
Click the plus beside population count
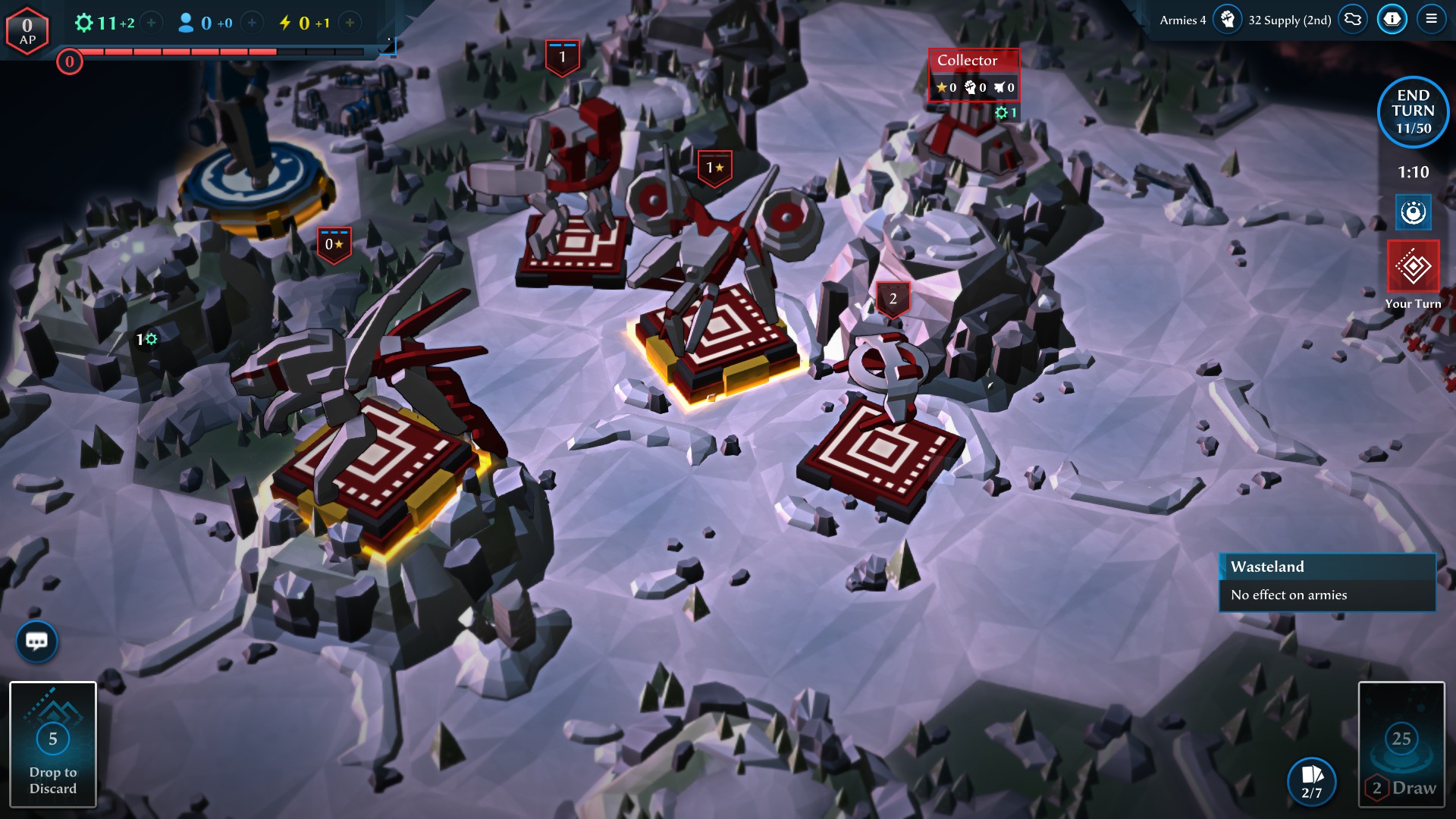(252, 23)
